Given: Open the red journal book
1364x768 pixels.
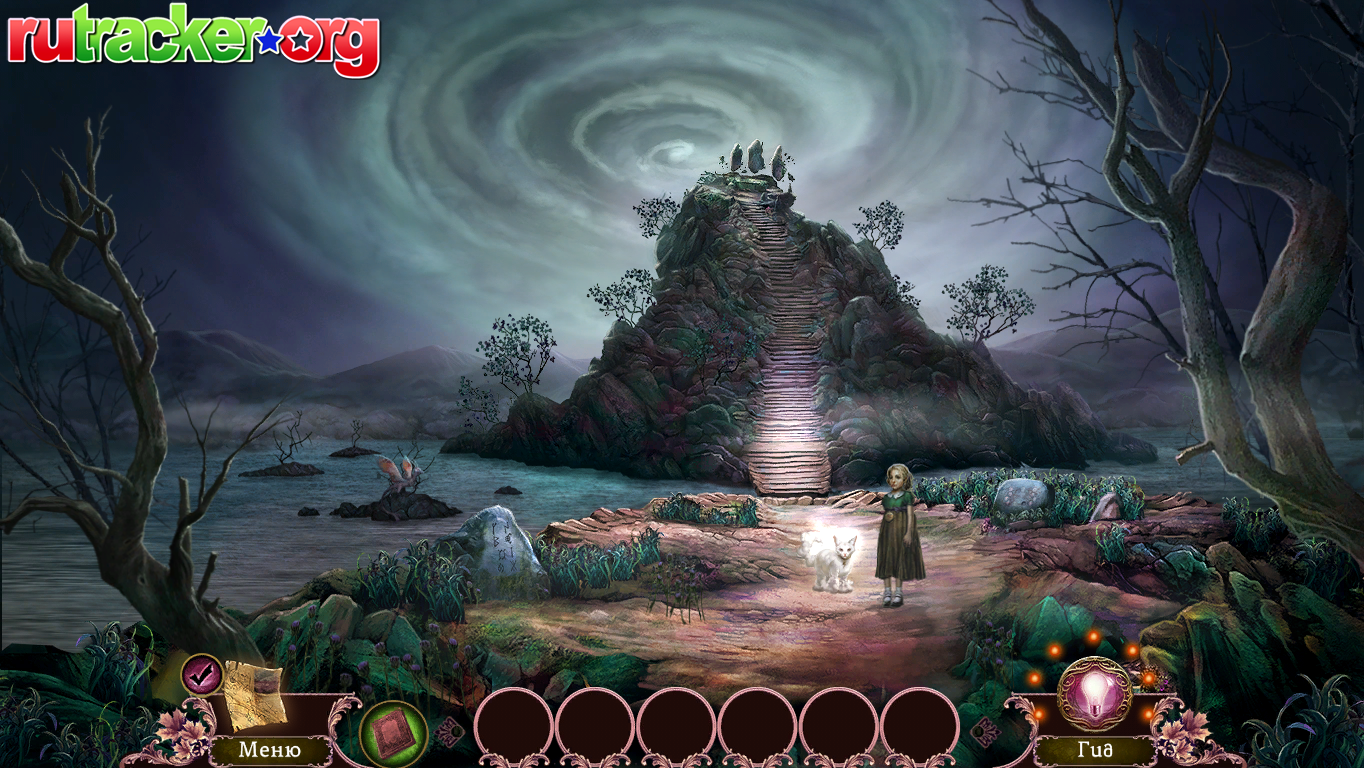Looking at the screenshot, I should (x=393, y=733).
